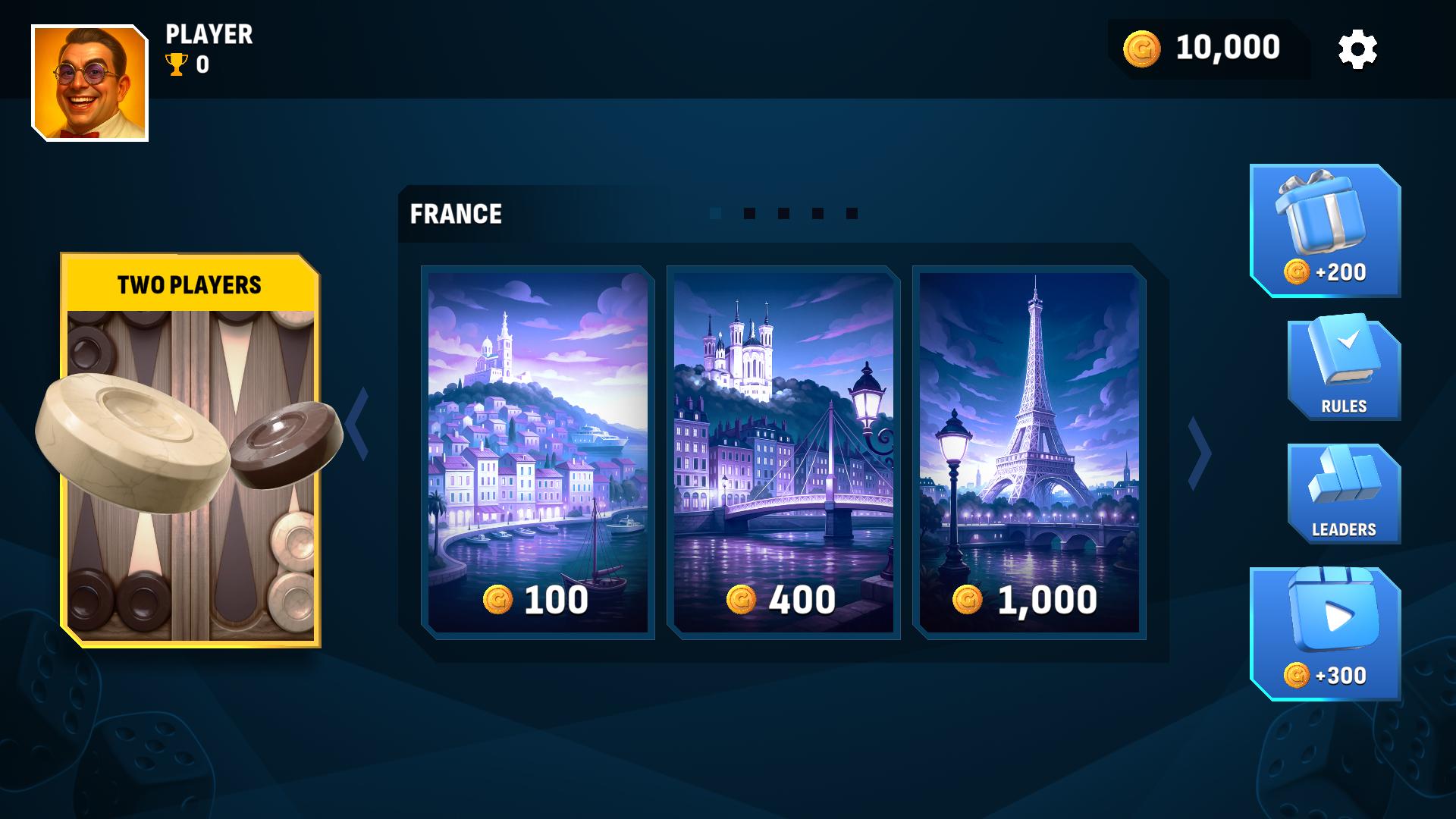The image size is (1456, 819).
Task: Select the France stage tab
Action: (x=455, y=213)
